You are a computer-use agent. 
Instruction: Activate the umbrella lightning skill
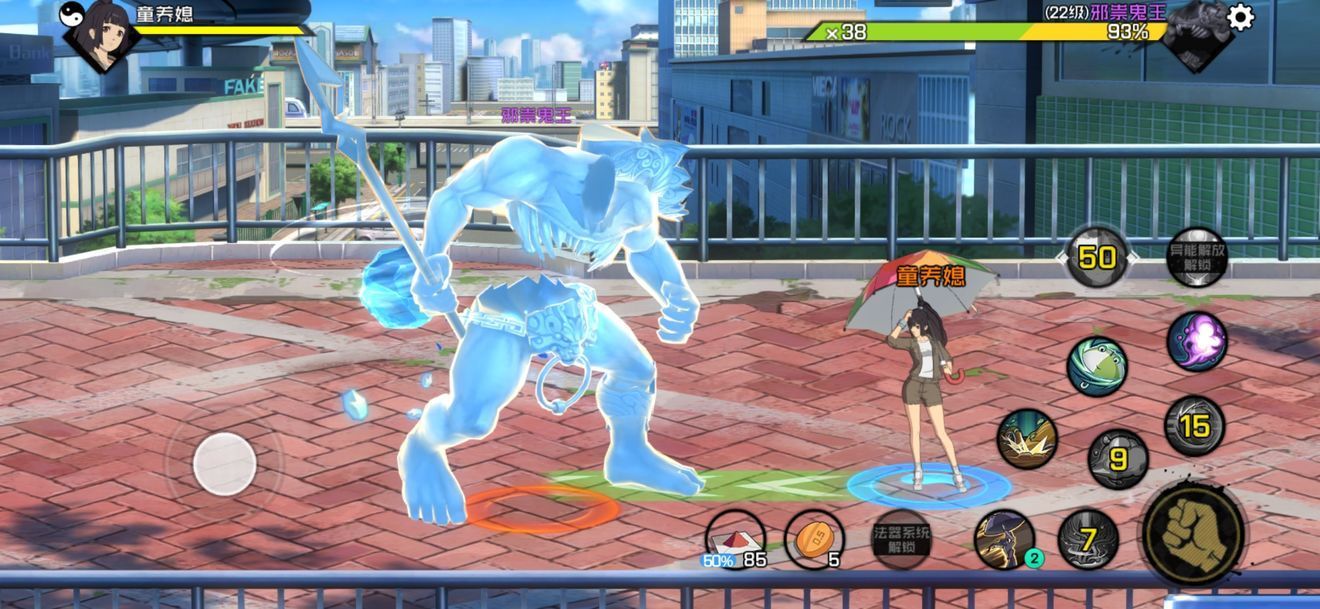click(1004, 539)
